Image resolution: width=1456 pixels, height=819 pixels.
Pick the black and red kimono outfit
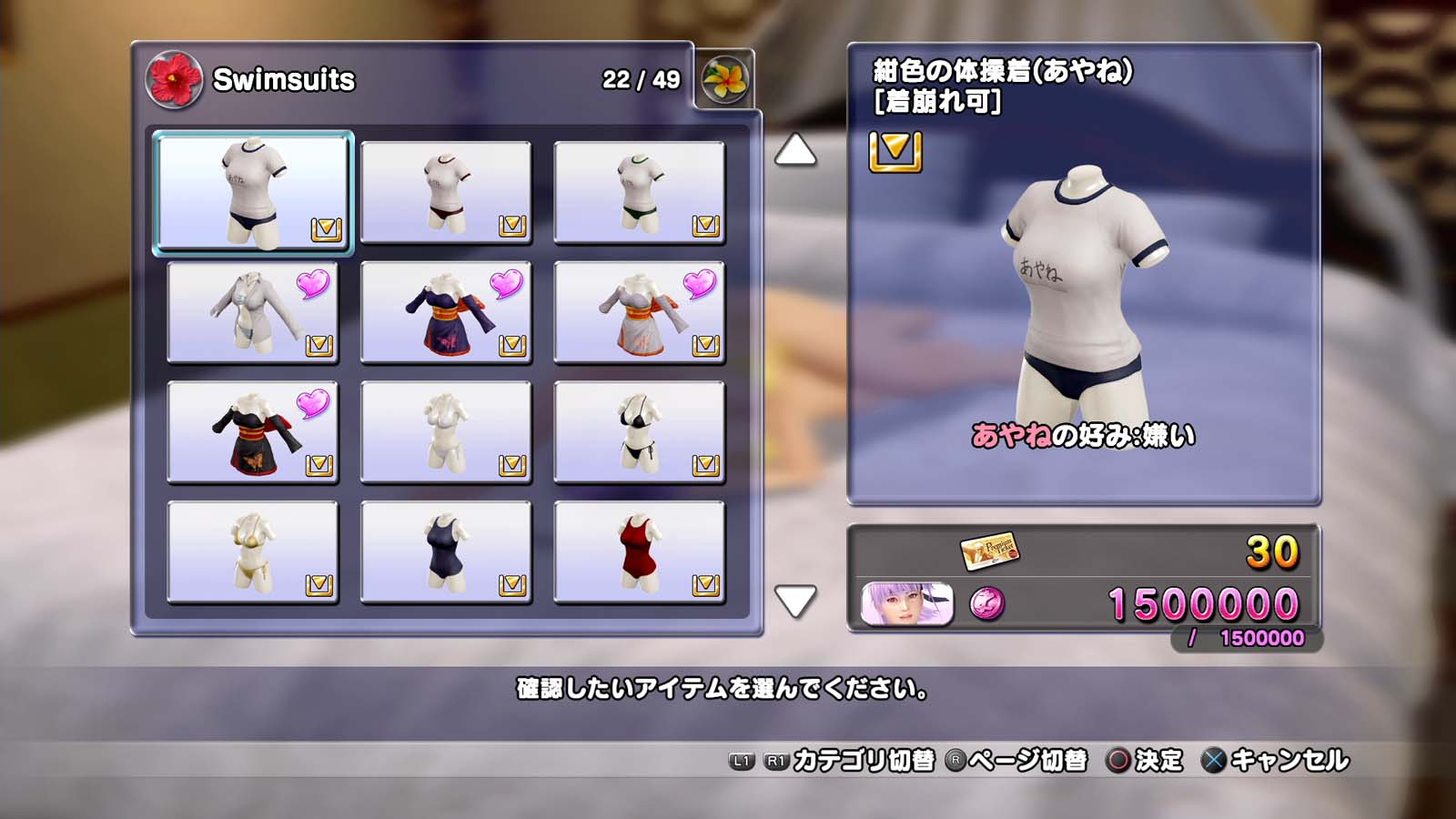tap(253, 431)
